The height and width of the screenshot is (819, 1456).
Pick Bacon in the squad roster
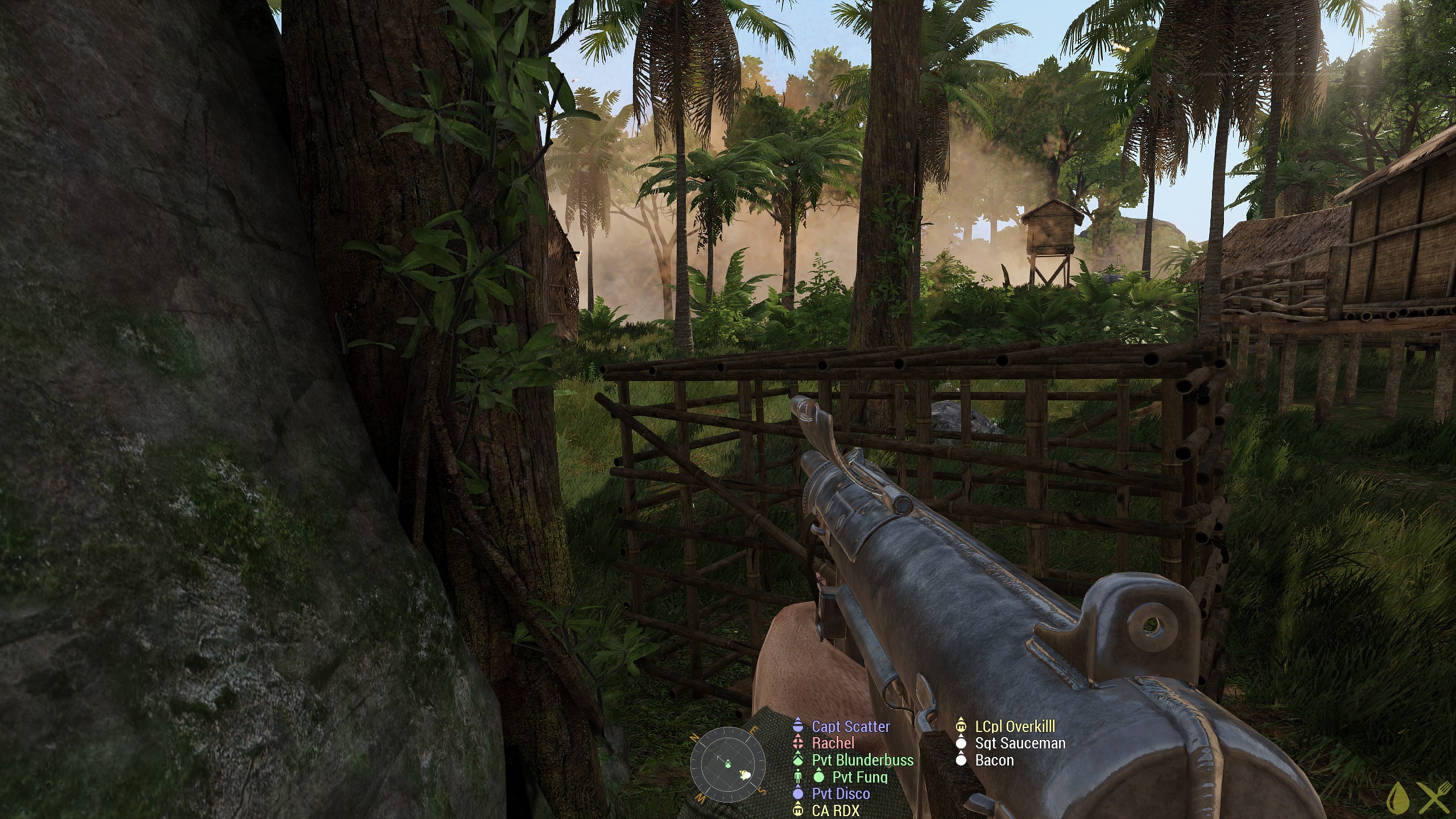[x=994, y=760]
